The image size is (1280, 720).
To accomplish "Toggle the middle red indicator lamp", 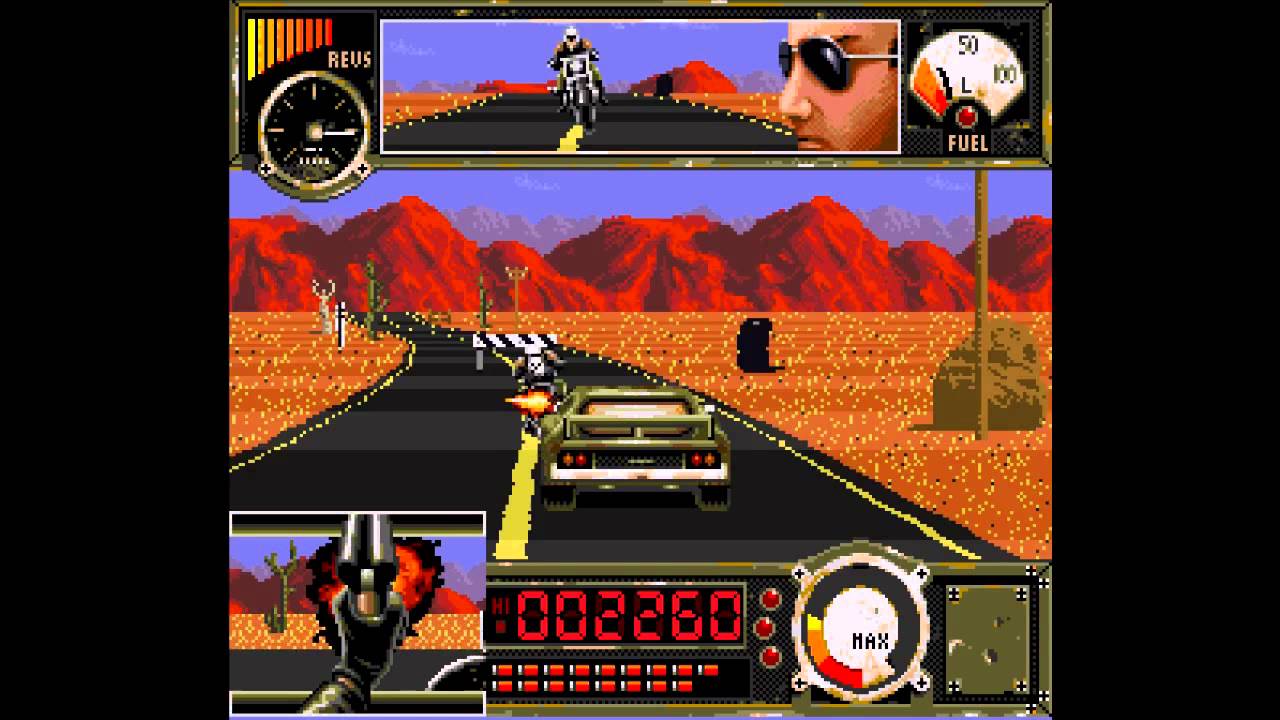I will coord(766,626).
